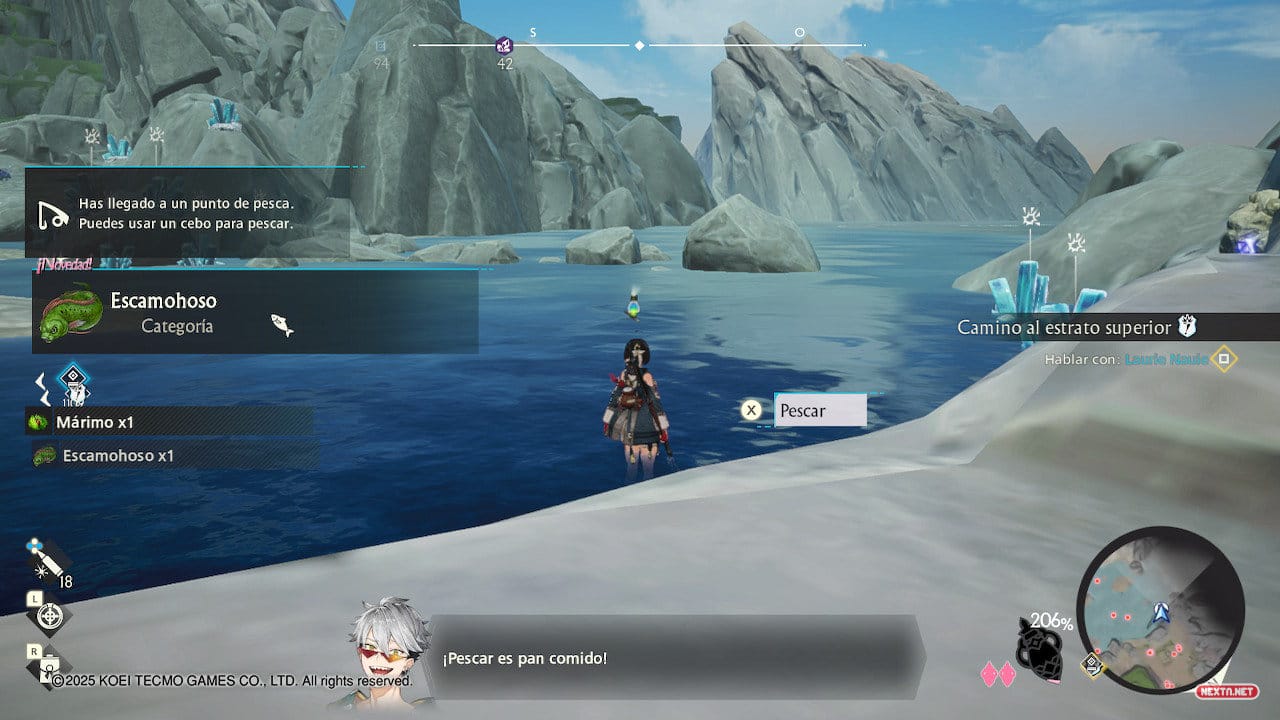This screenshot has width=1280, height=720.
Task: Open the Escamohoso new item notification
Action: pos(255,312)
